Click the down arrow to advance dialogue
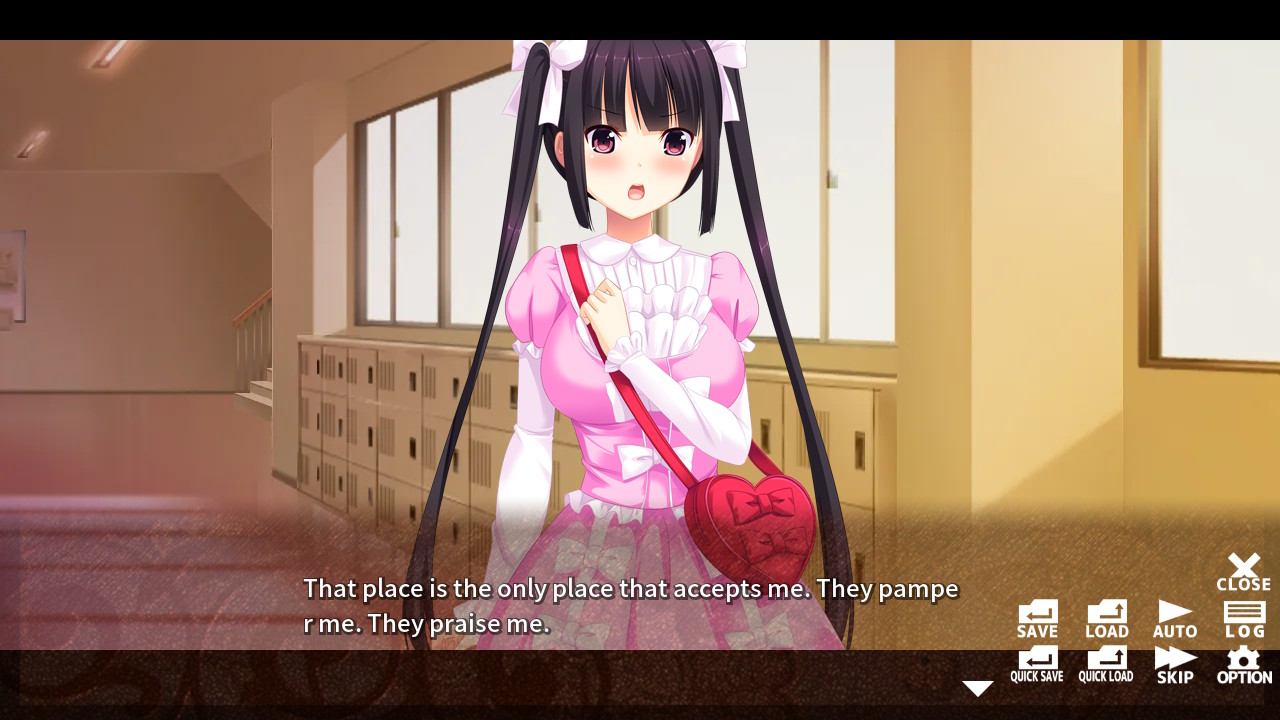This screenshot has width=1280, height=720. click(977, 687)
